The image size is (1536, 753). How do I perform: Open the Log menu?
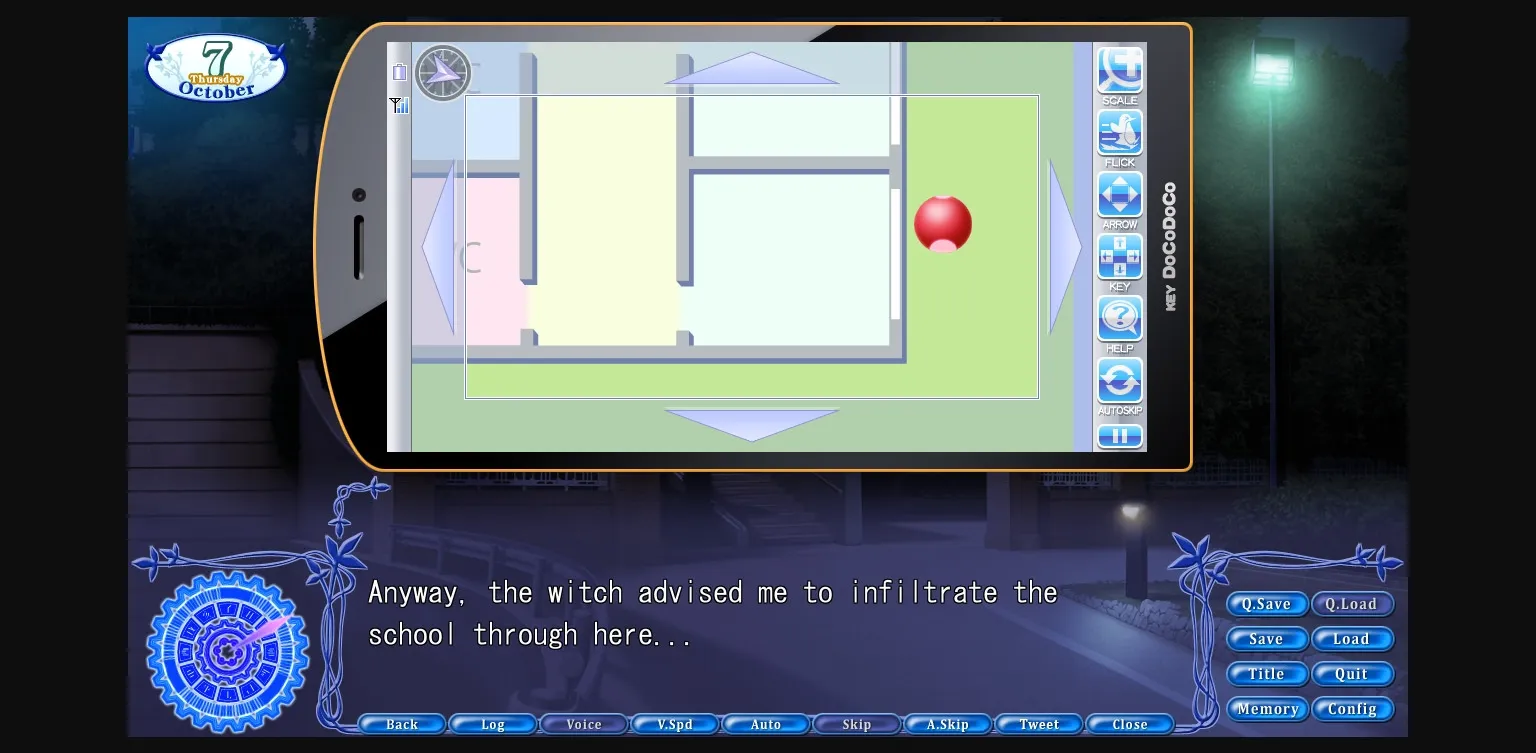point(492,723)
